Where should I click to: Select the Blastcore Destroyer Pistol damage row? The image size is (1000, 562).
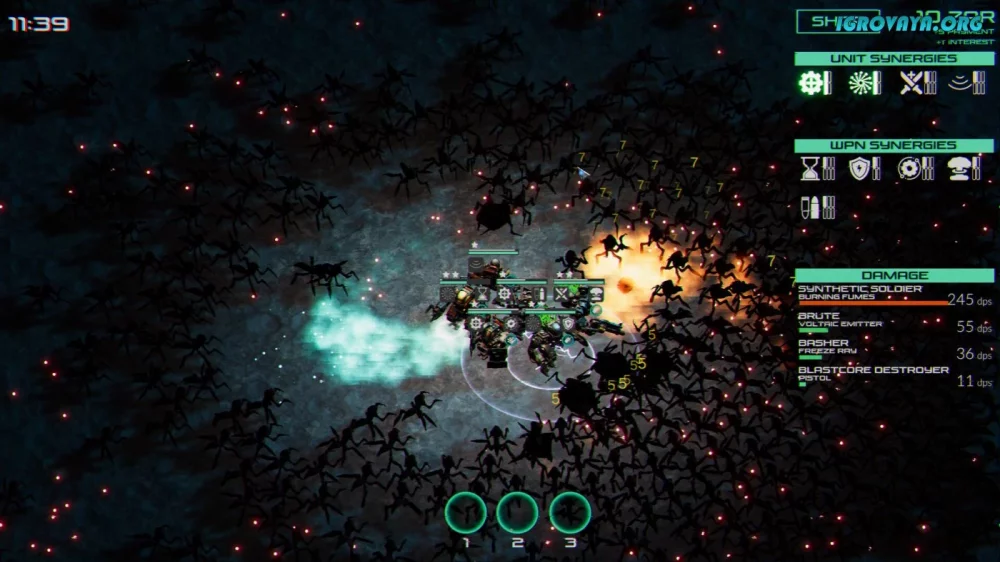pyautogui.click(x=894, y=376)
